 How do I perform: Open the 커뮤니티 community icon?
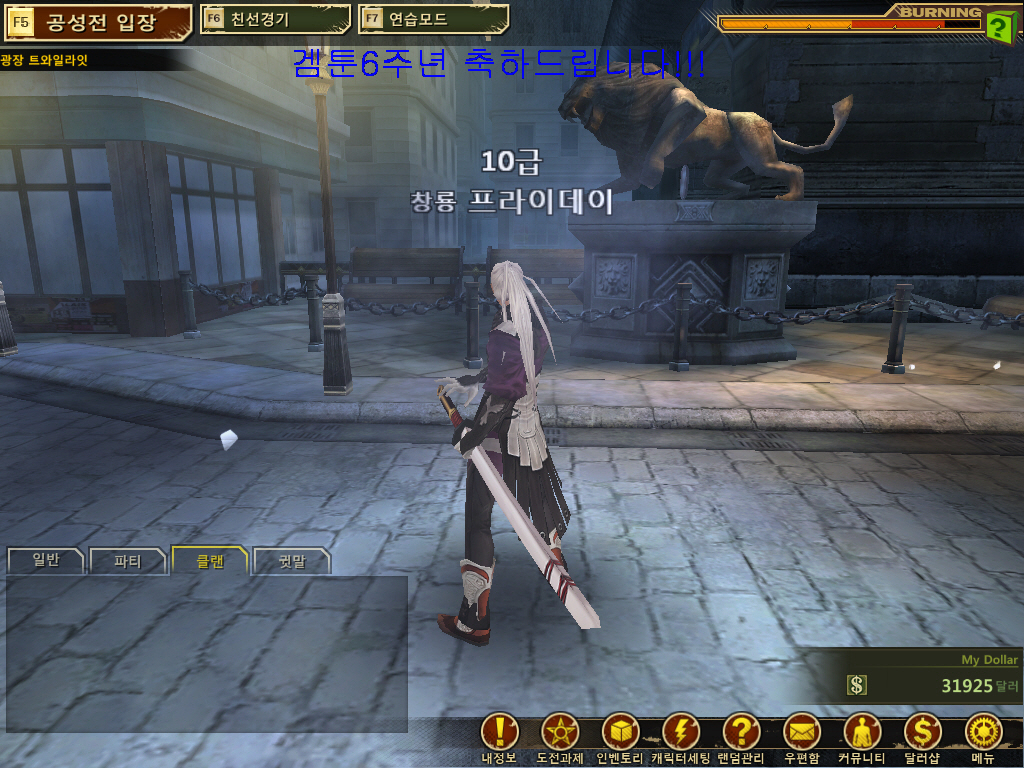(x=862, y=732)
